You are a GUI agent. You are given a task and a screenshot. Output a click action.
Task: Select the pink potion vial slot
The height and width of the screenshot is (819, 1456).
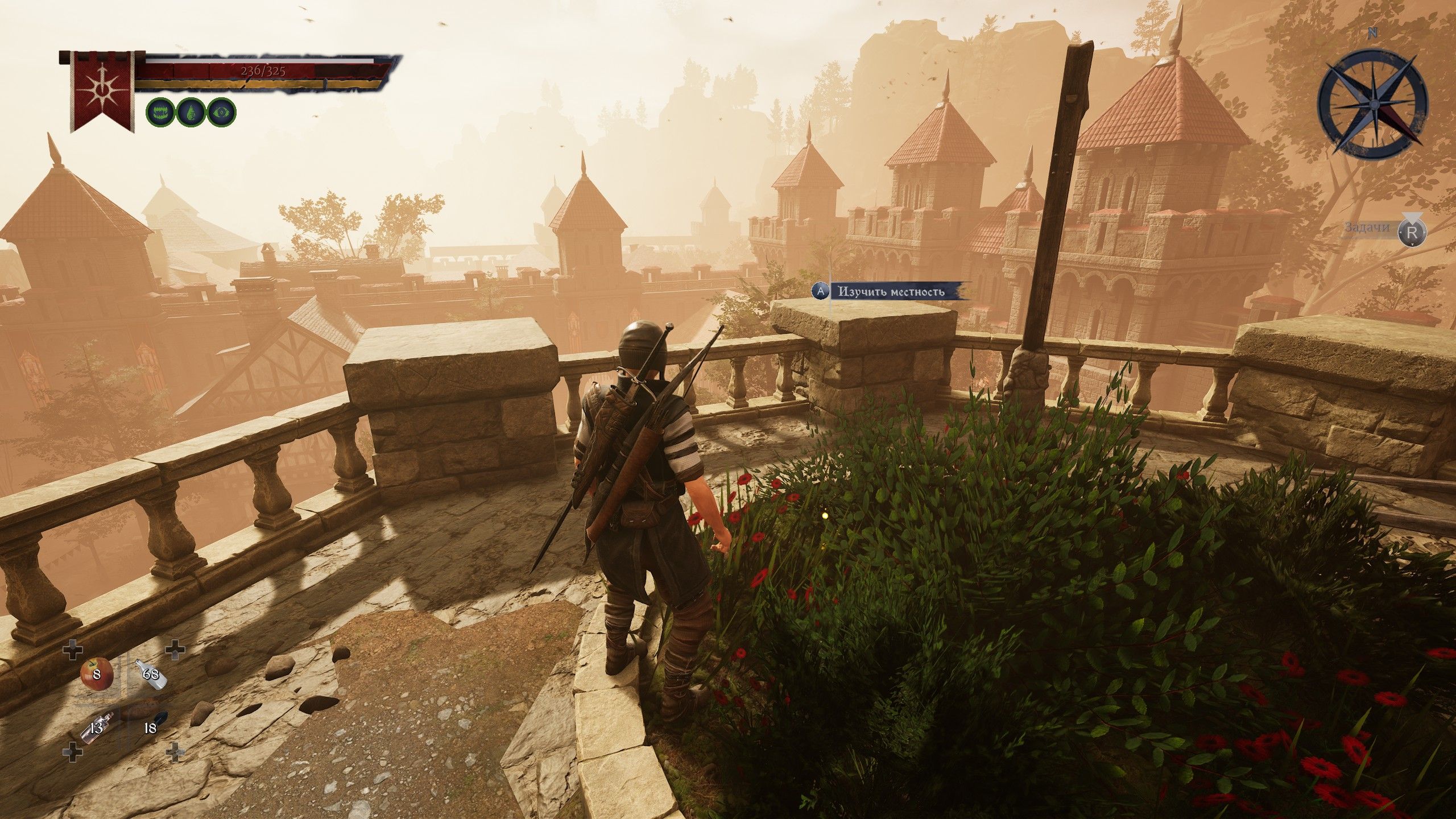[95, 727]
